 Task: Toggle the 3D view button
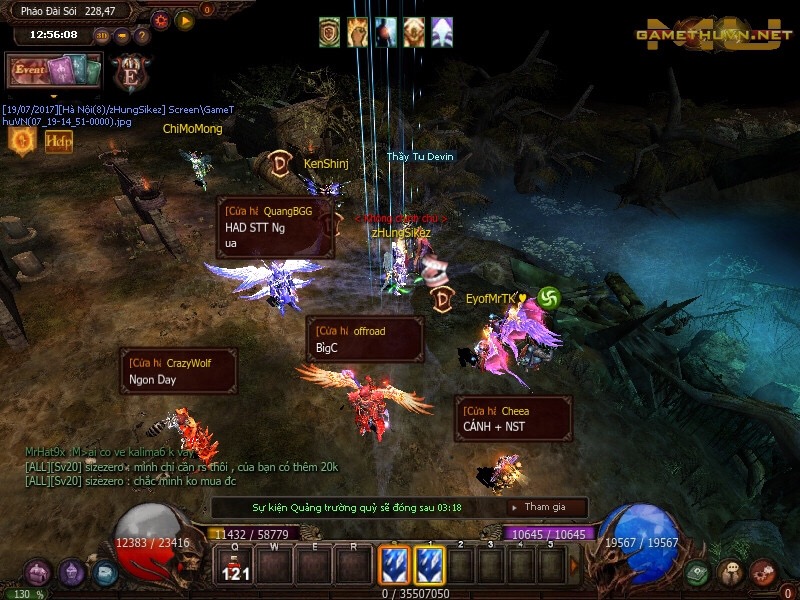click(x=103, y=35)
